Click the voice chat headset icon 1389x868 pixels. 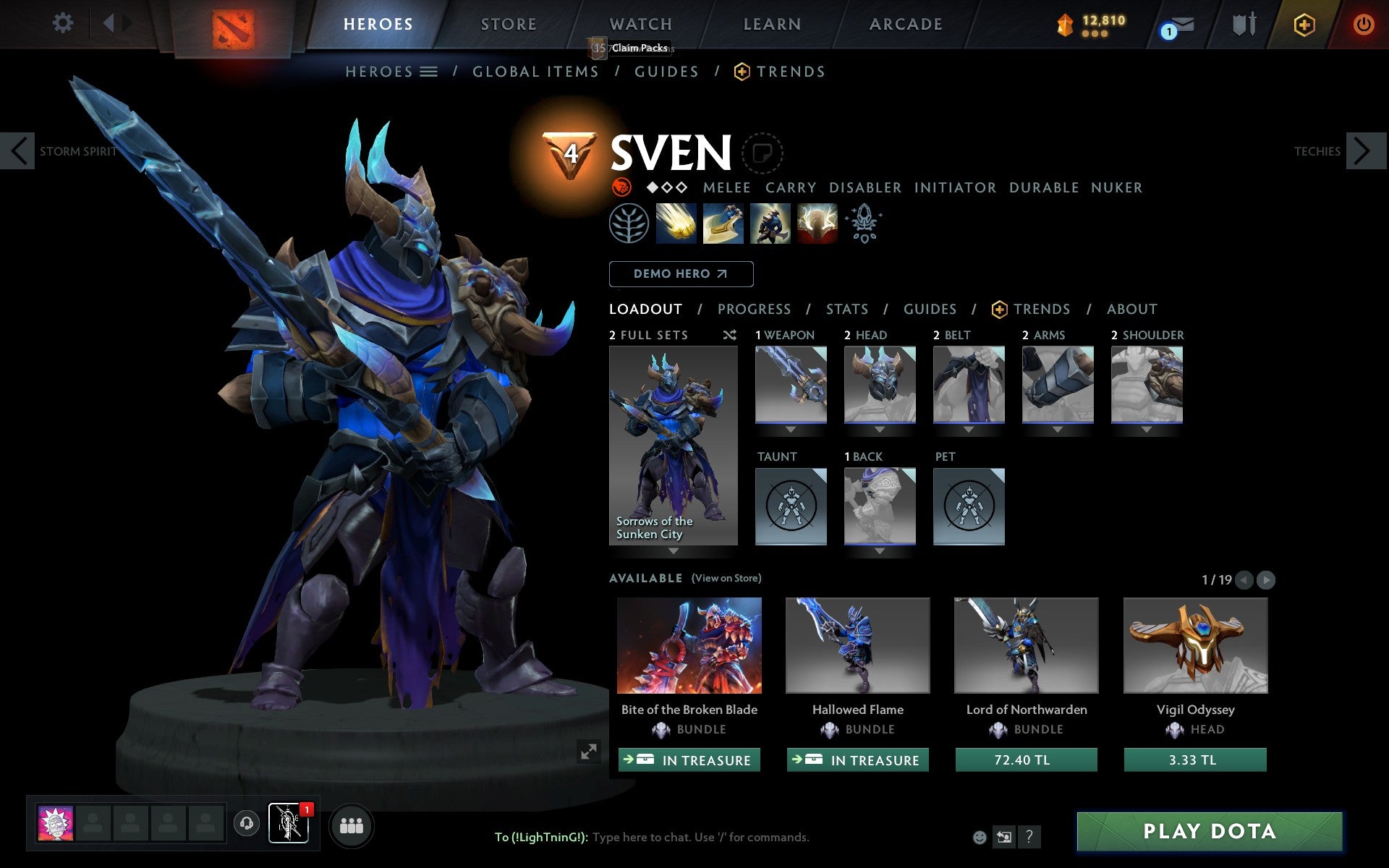[248, 822]
